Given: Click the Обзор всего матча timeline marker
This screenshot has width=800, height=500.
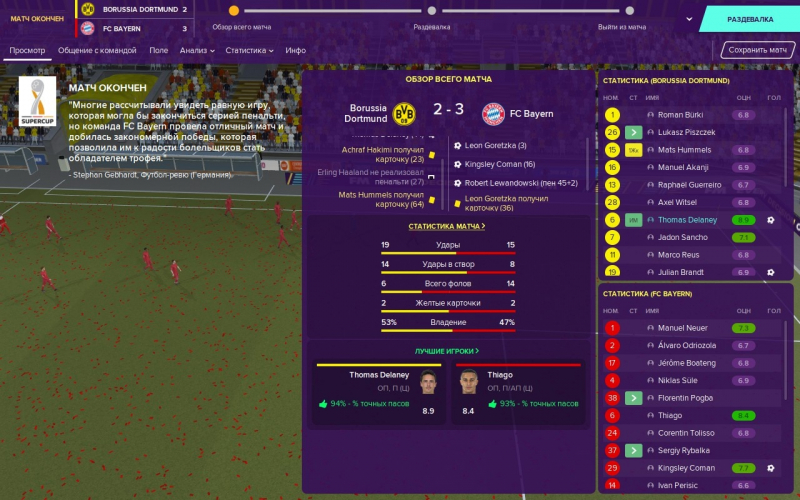Looking at the screenshot, I should (x=234, y=11).
